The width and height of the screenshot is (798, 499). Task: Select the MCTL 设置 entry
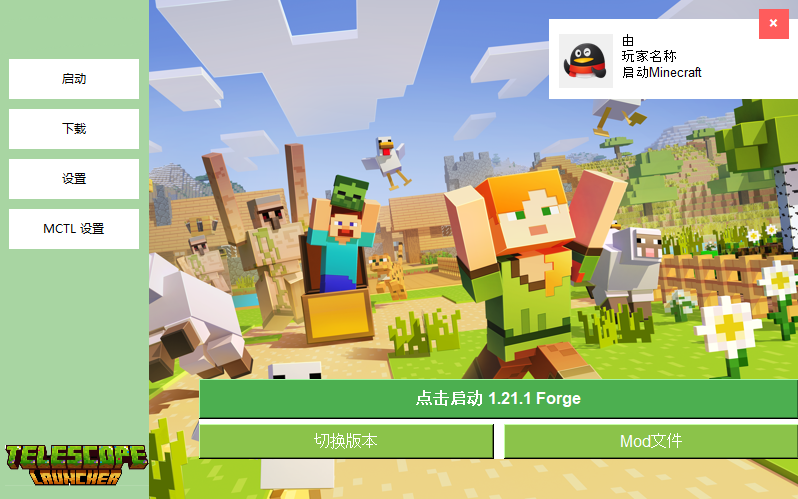click(74, 229)
